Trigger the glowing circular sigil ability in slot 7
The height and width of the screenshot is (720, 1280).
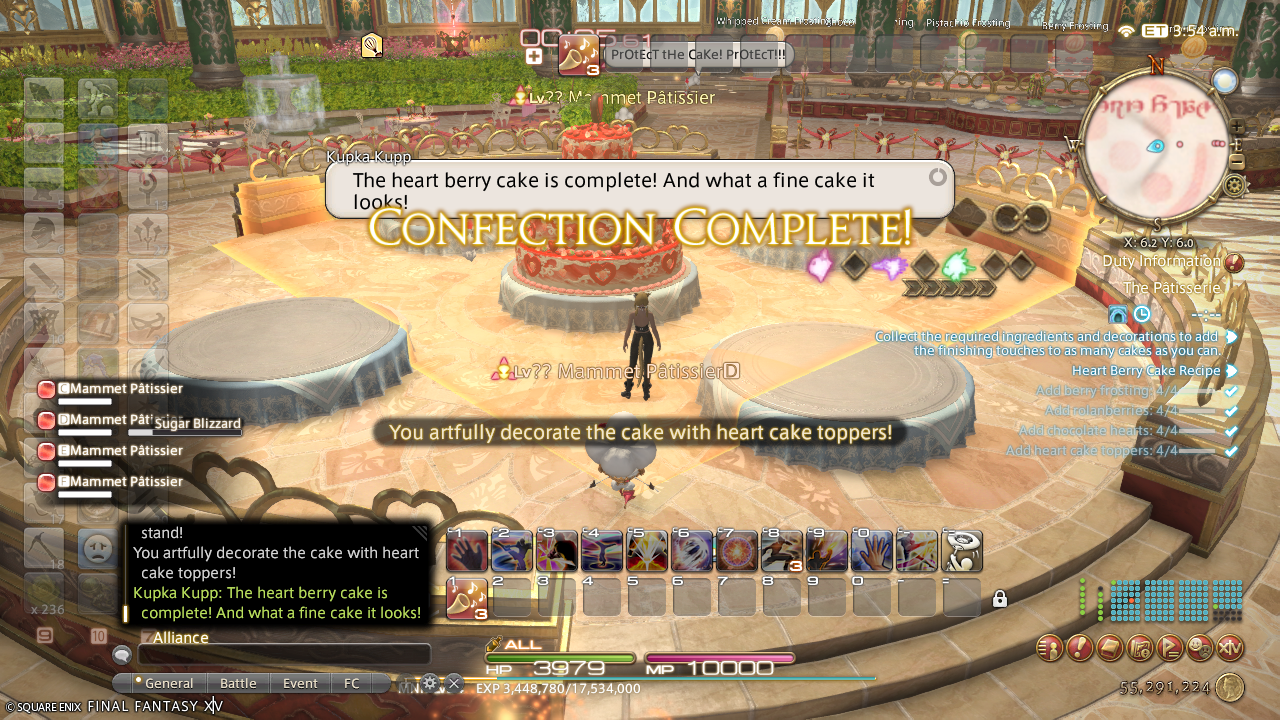click(738, 551)
